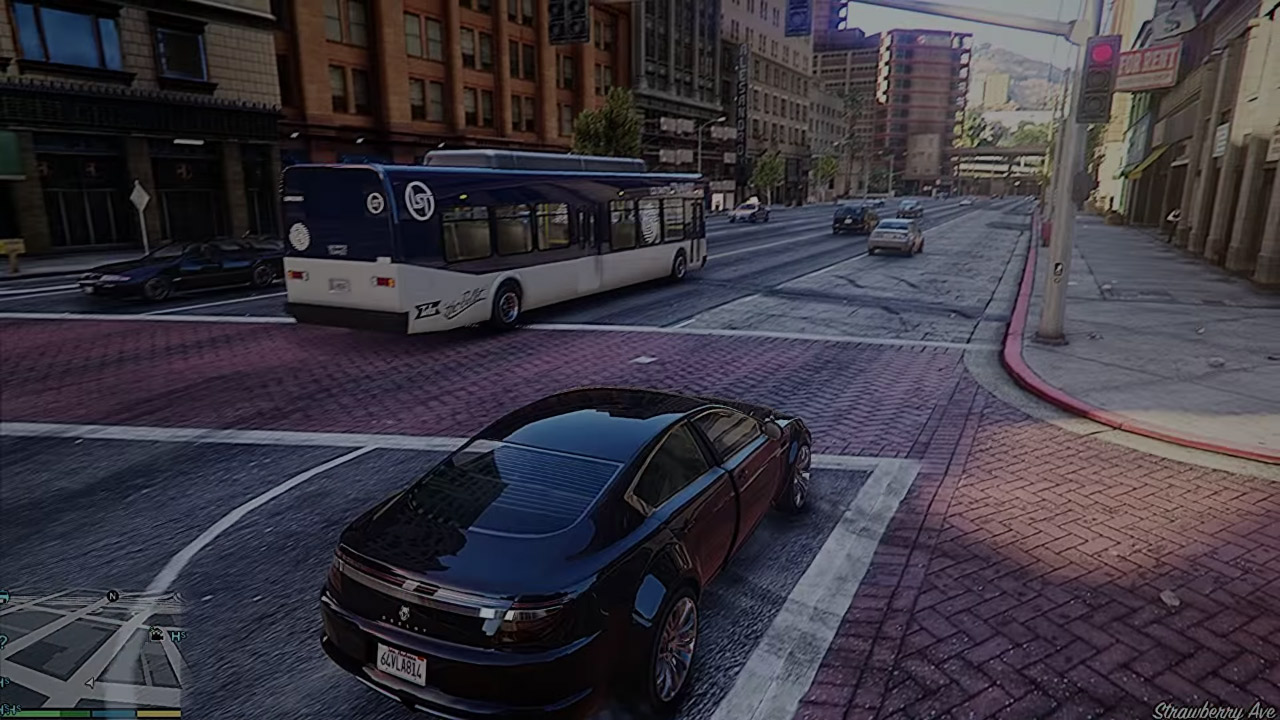Click the rear window of the blue bus
The image size is (1280, 720).
click(335, 210)
